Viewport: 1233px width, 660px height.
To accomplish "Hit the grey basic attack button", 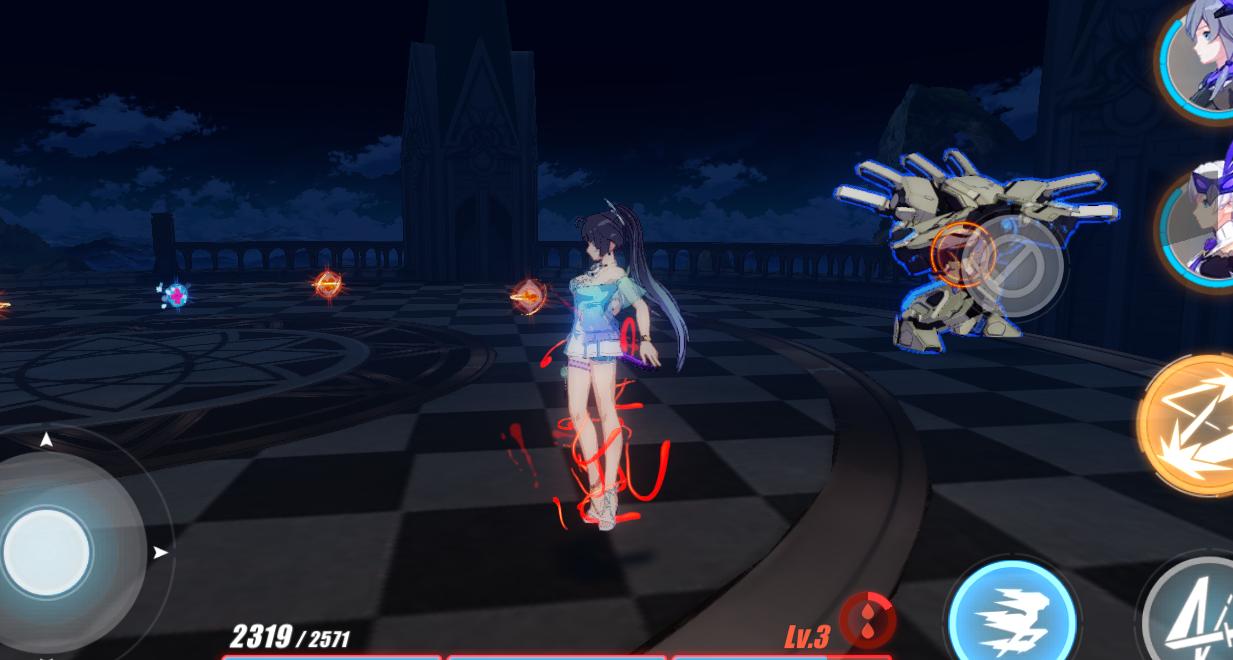I will click(1197, 610).
